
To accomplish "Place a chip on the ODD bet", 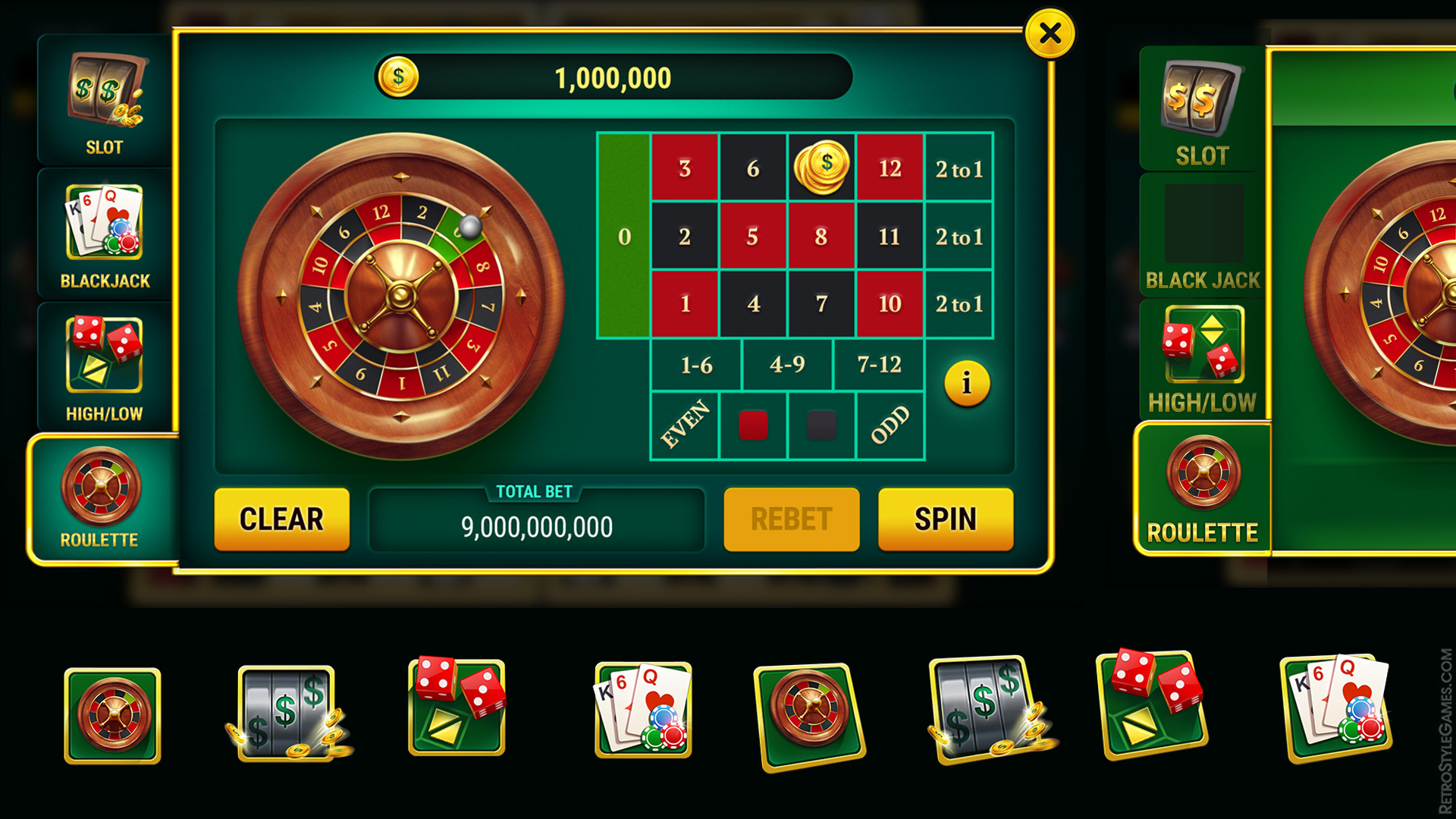I will coord(891,425).
